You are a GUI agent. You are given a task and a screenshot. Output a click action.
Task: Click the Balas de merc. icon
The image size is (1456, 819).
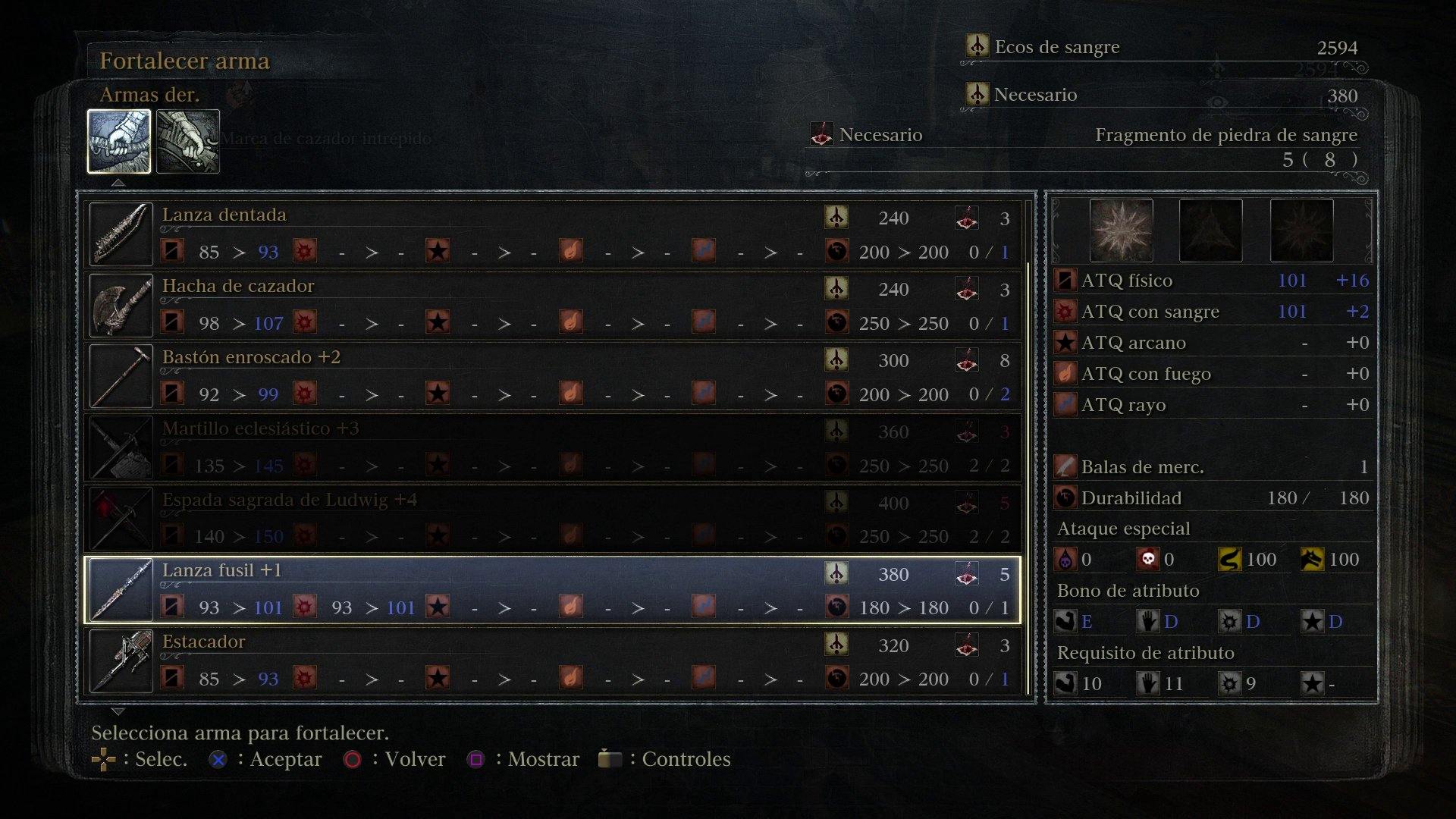(1065, 466)
